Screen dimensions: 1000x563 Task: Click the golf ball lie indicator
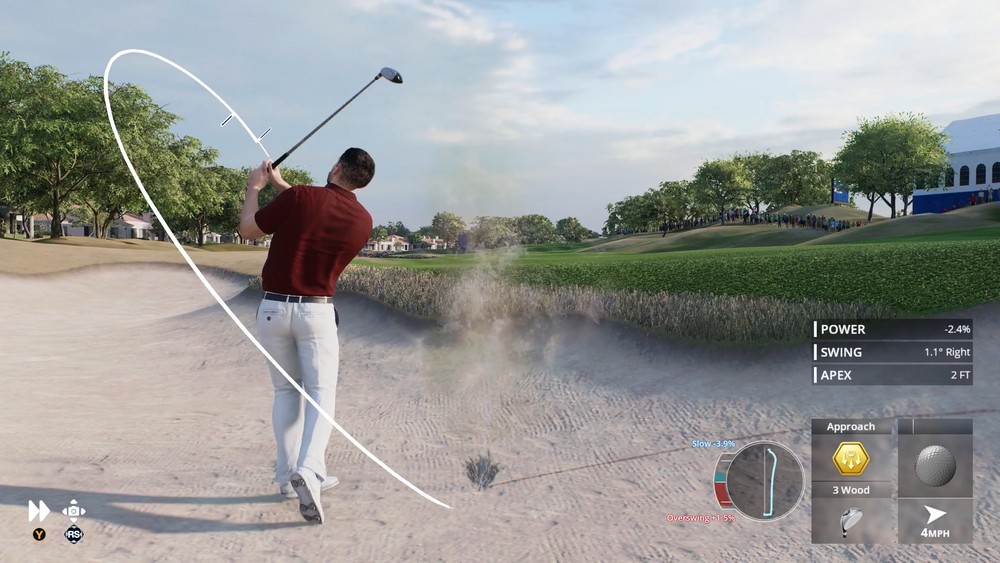pos(935,465)
